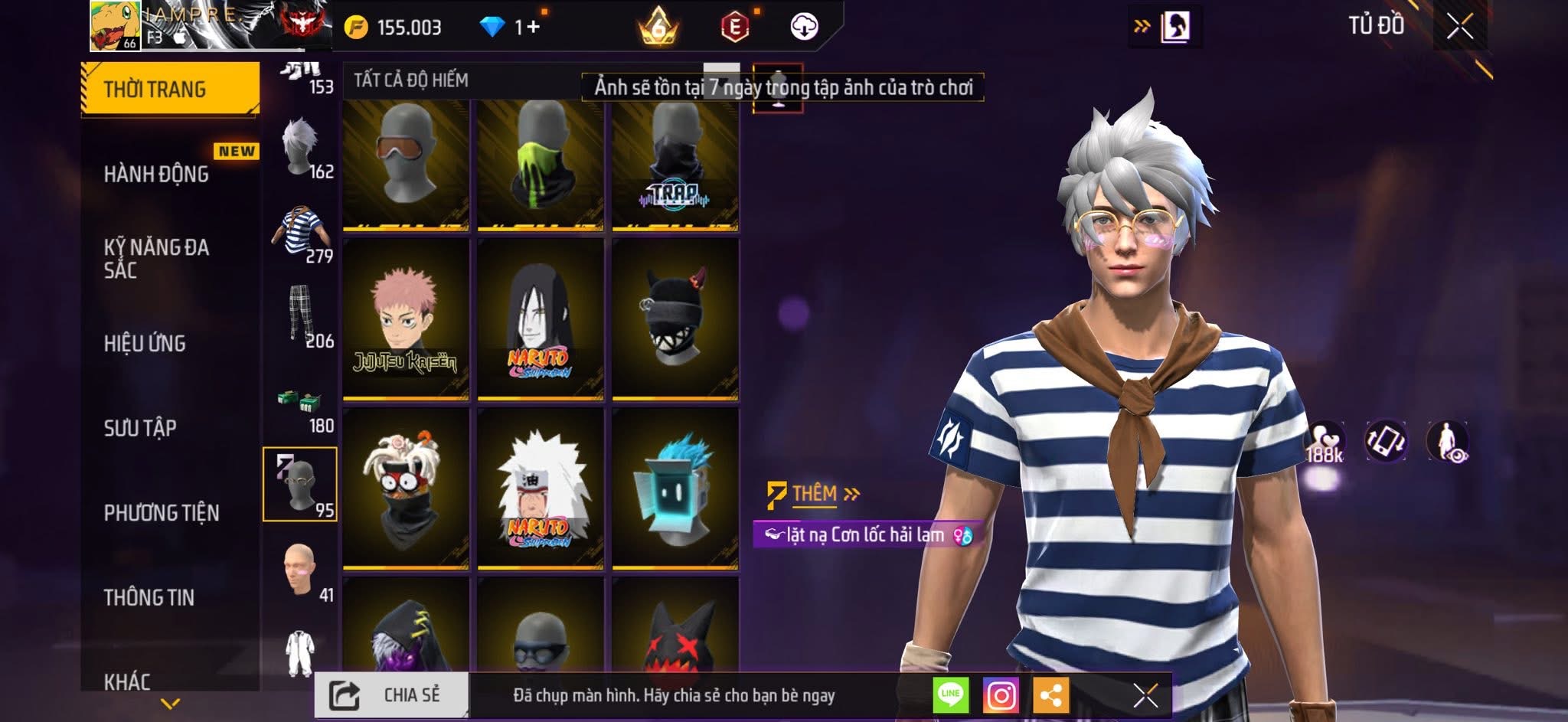
Task: Open the plaid pants category
Action: tap(300, 316)
